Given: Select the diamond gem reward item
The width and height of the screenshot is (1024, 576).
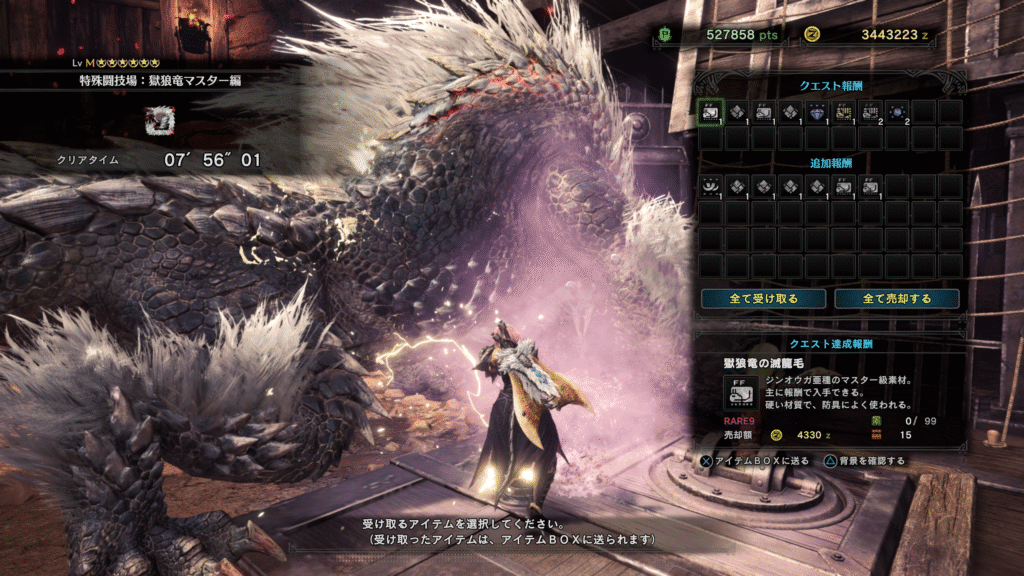Looking at the screenshot, I should pyautogui.click(x=818, y=112).
